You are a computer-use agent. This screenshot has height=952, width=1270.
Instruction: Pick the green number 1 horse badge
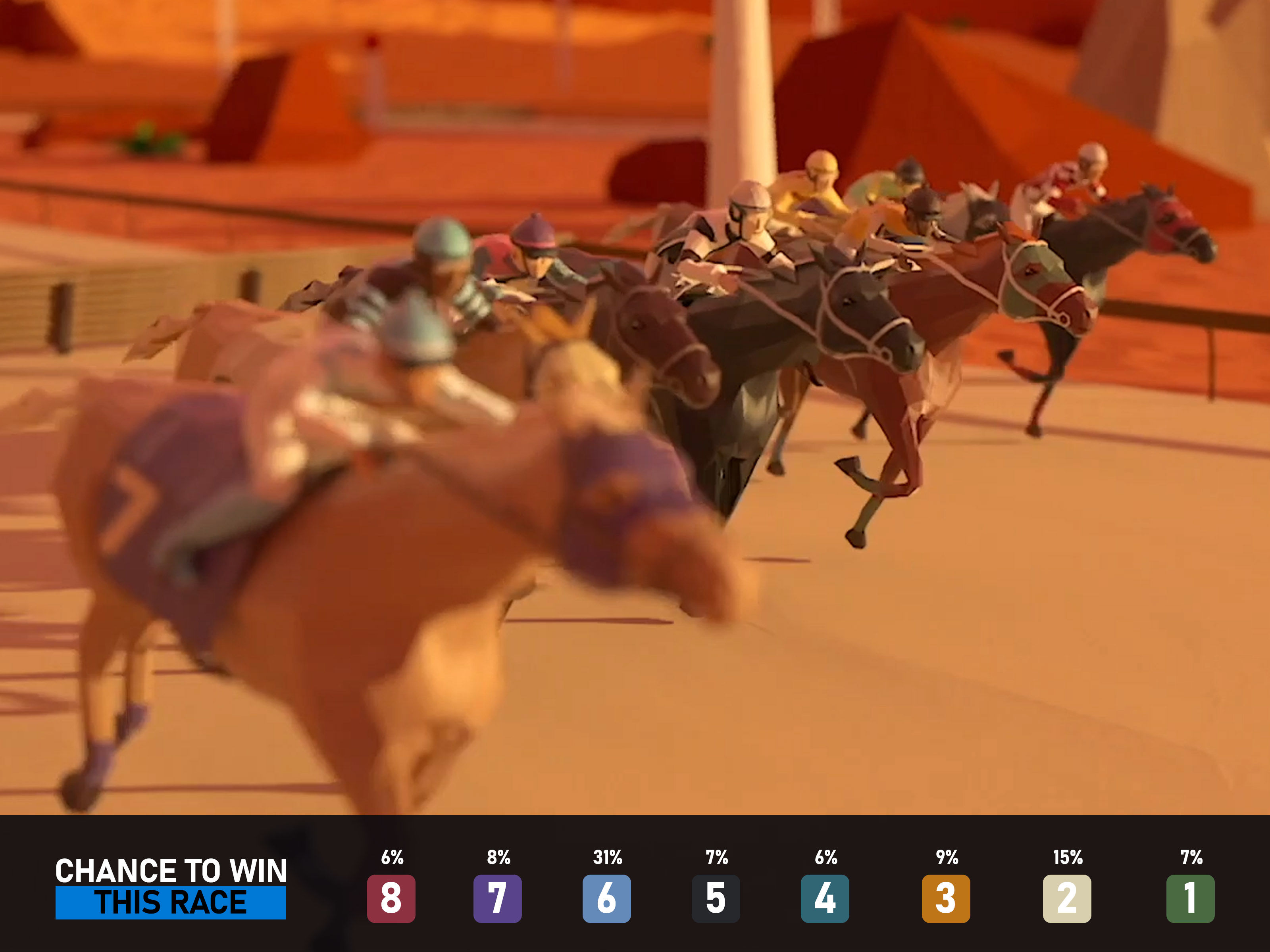click(x=1190, y=898)
